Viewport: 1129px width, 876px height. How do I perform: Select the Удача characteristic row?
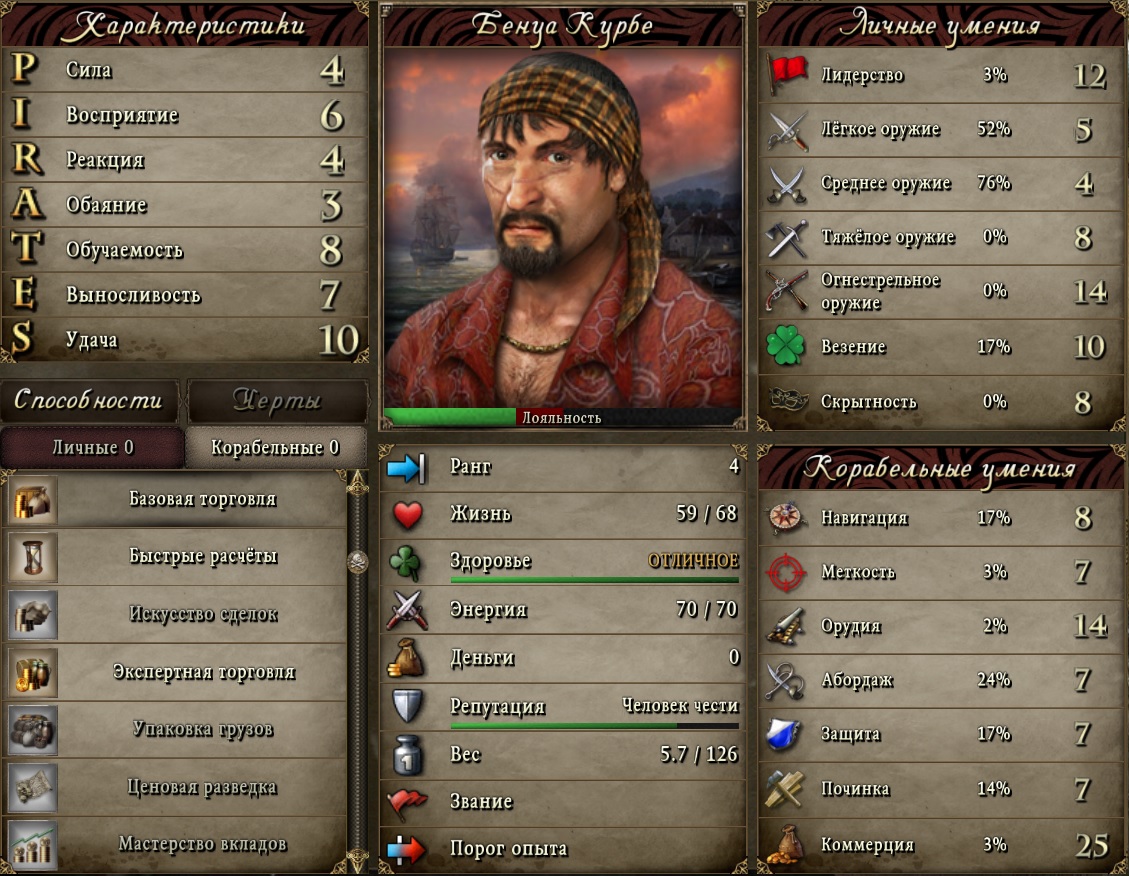tap(185, 340)
